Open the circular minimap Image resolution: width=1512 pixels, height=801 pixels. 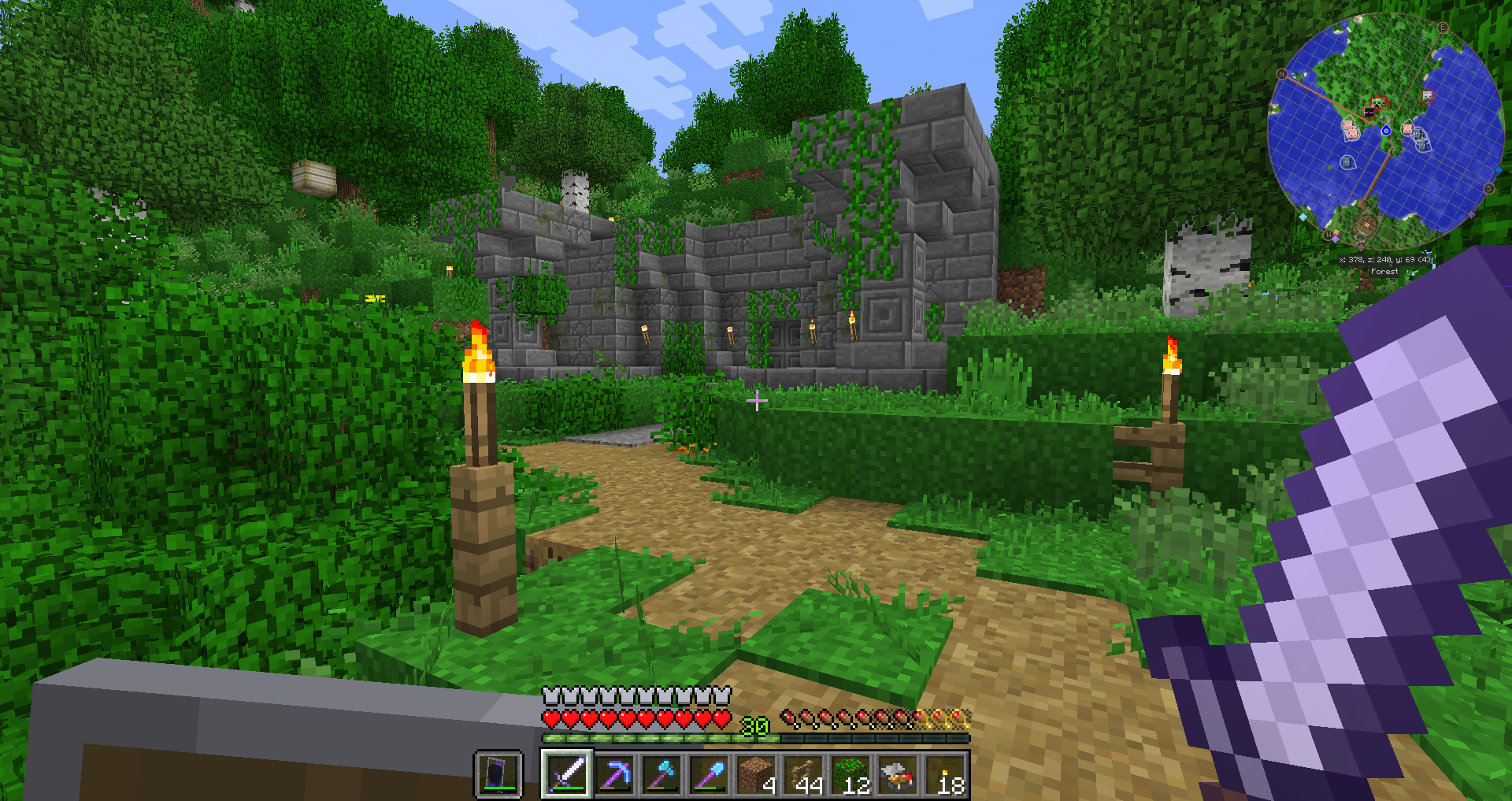(x=1386, y=130)
